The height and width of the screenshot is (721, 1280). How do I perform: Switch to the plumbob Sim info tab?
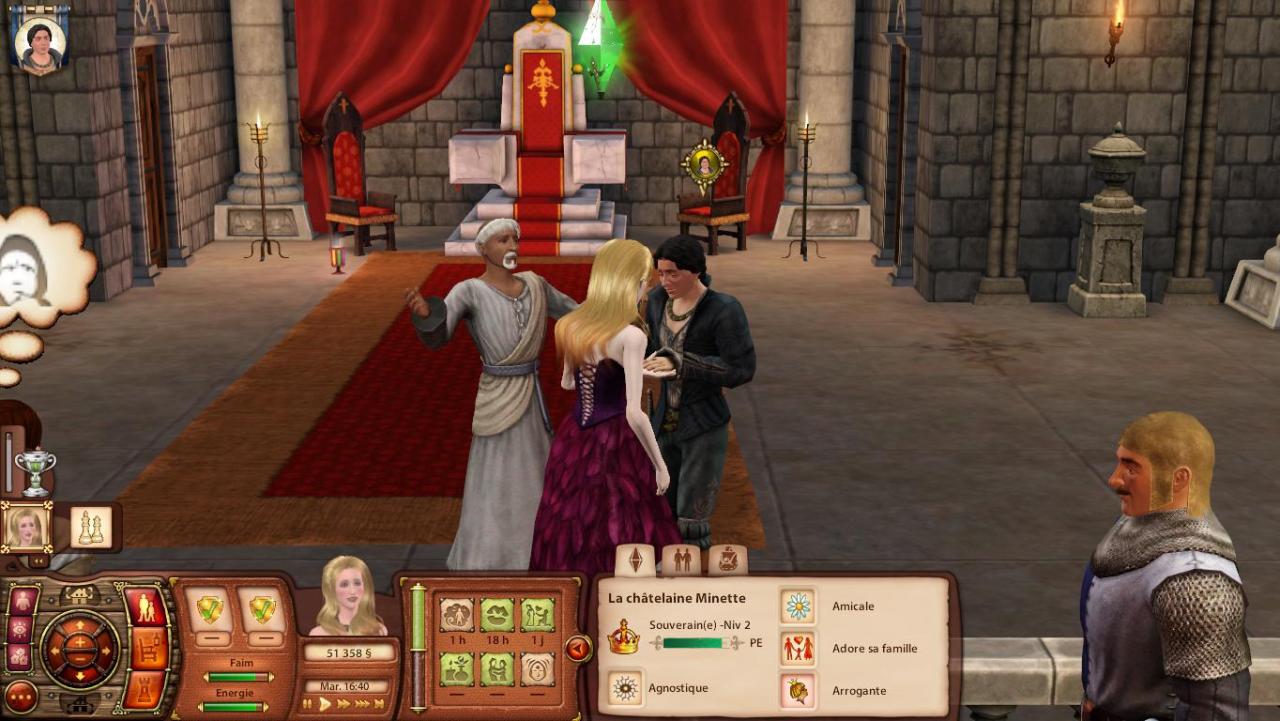pyautogui.click(x=635, y=560)
